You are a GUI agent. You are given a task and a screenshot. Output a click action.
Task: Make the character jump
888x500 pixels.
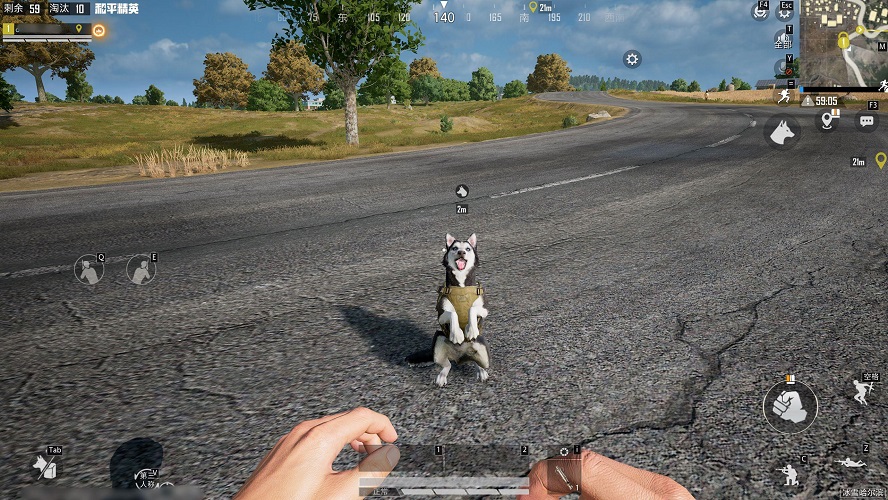863,391
